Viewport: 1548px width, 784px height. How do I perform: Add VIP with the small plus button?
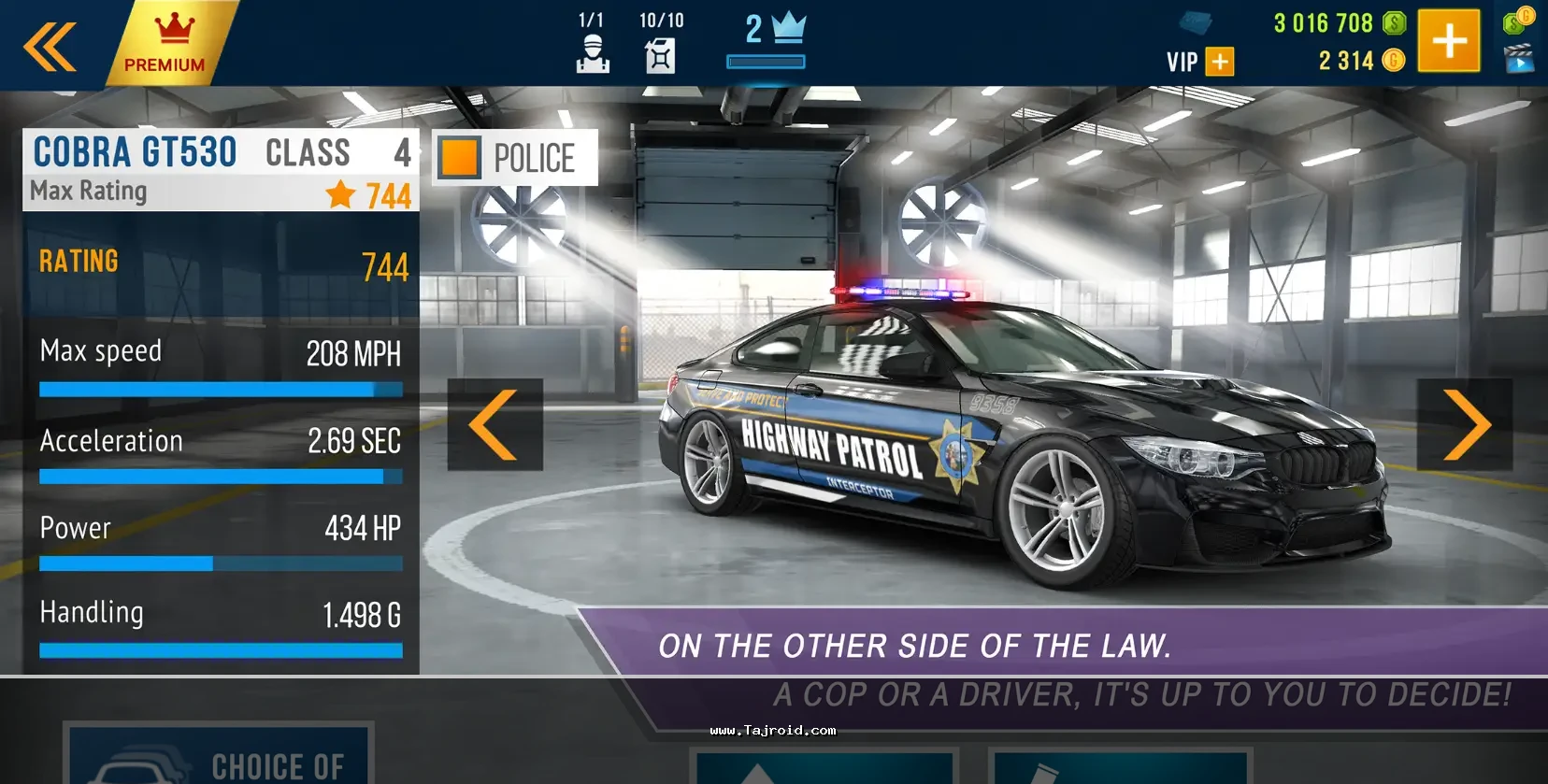point(1219,62)
